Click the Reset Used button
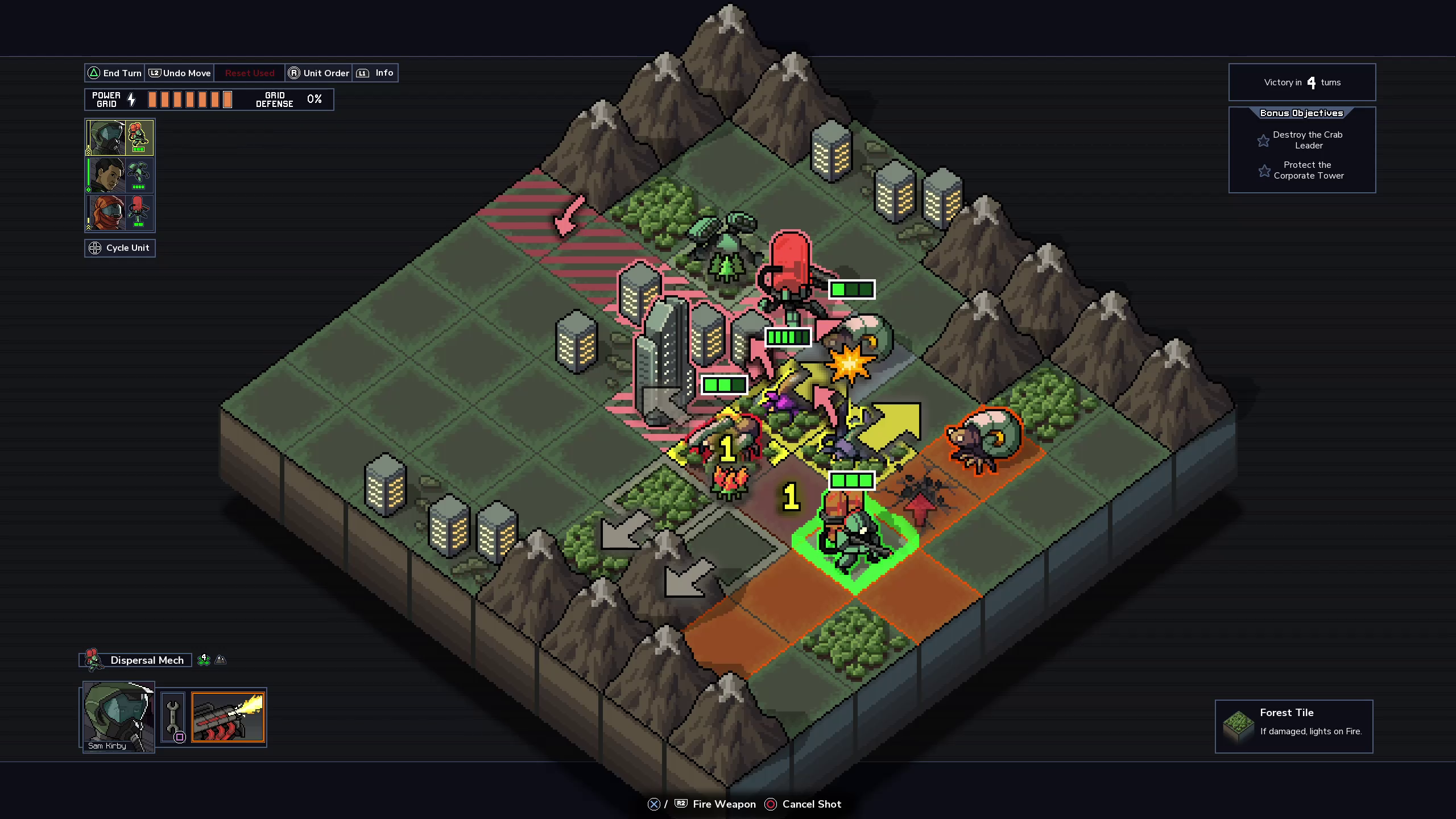 [250, 73]
